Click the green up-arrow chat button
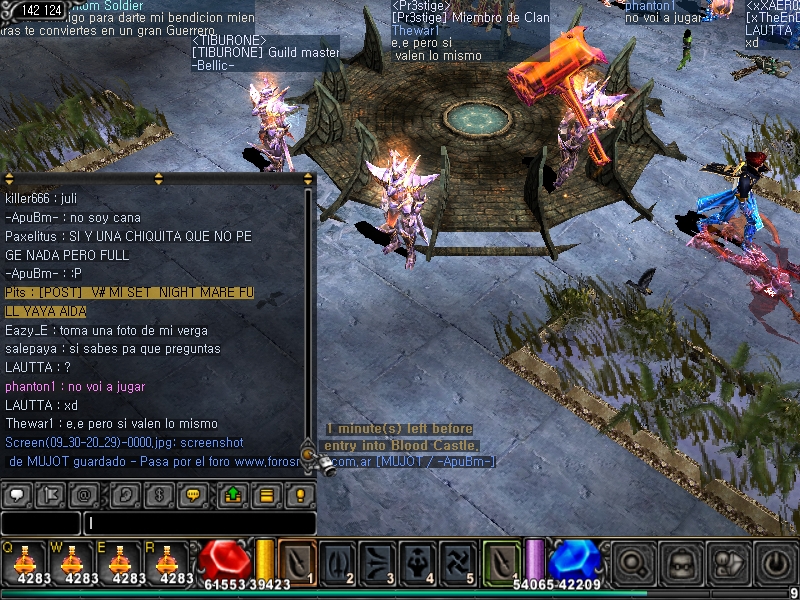The width and height of the screenshot is (800, 600). (x=233, y=494)
